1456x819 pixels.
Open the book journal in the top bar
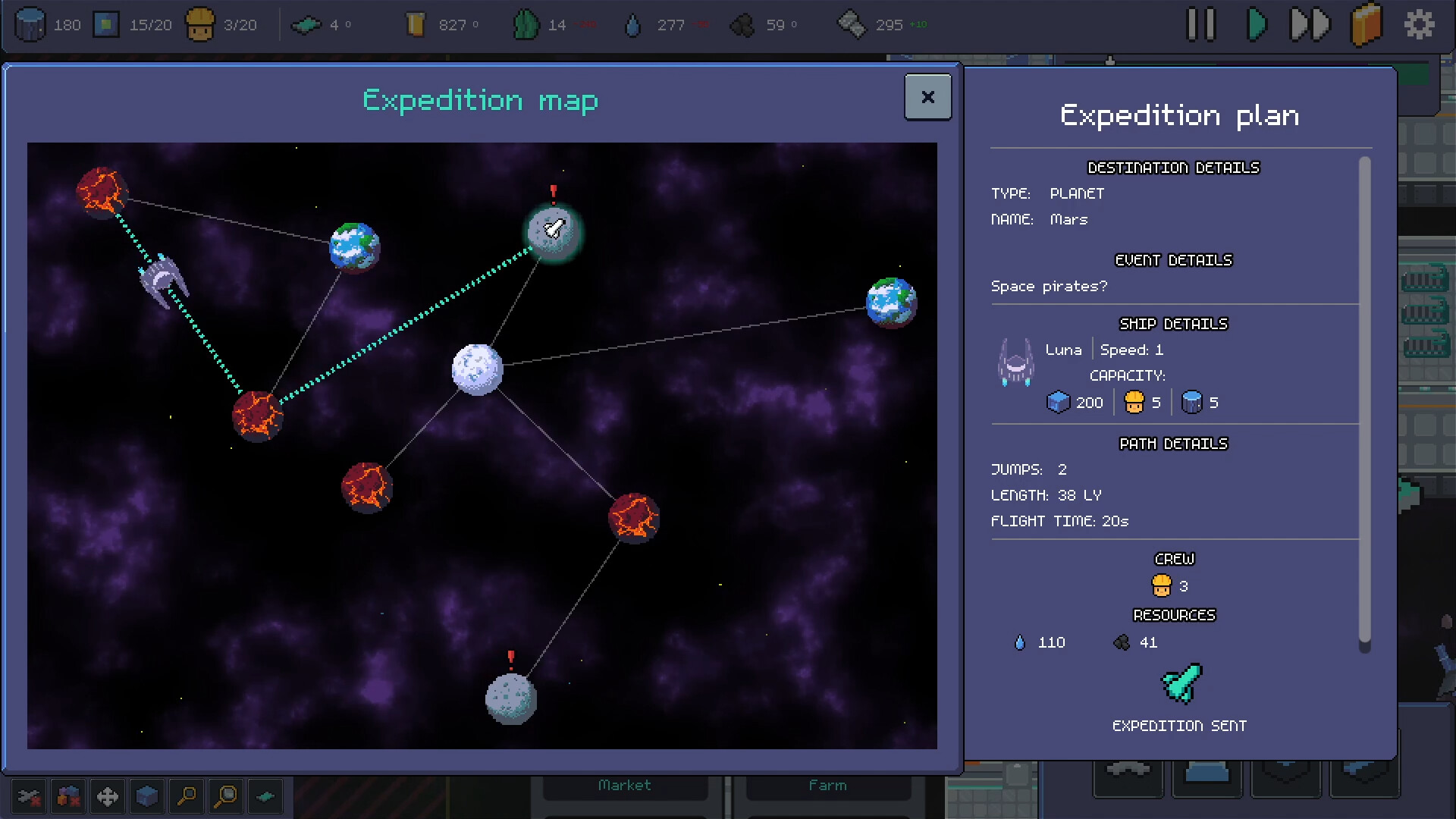click(x=1367, y=24)
